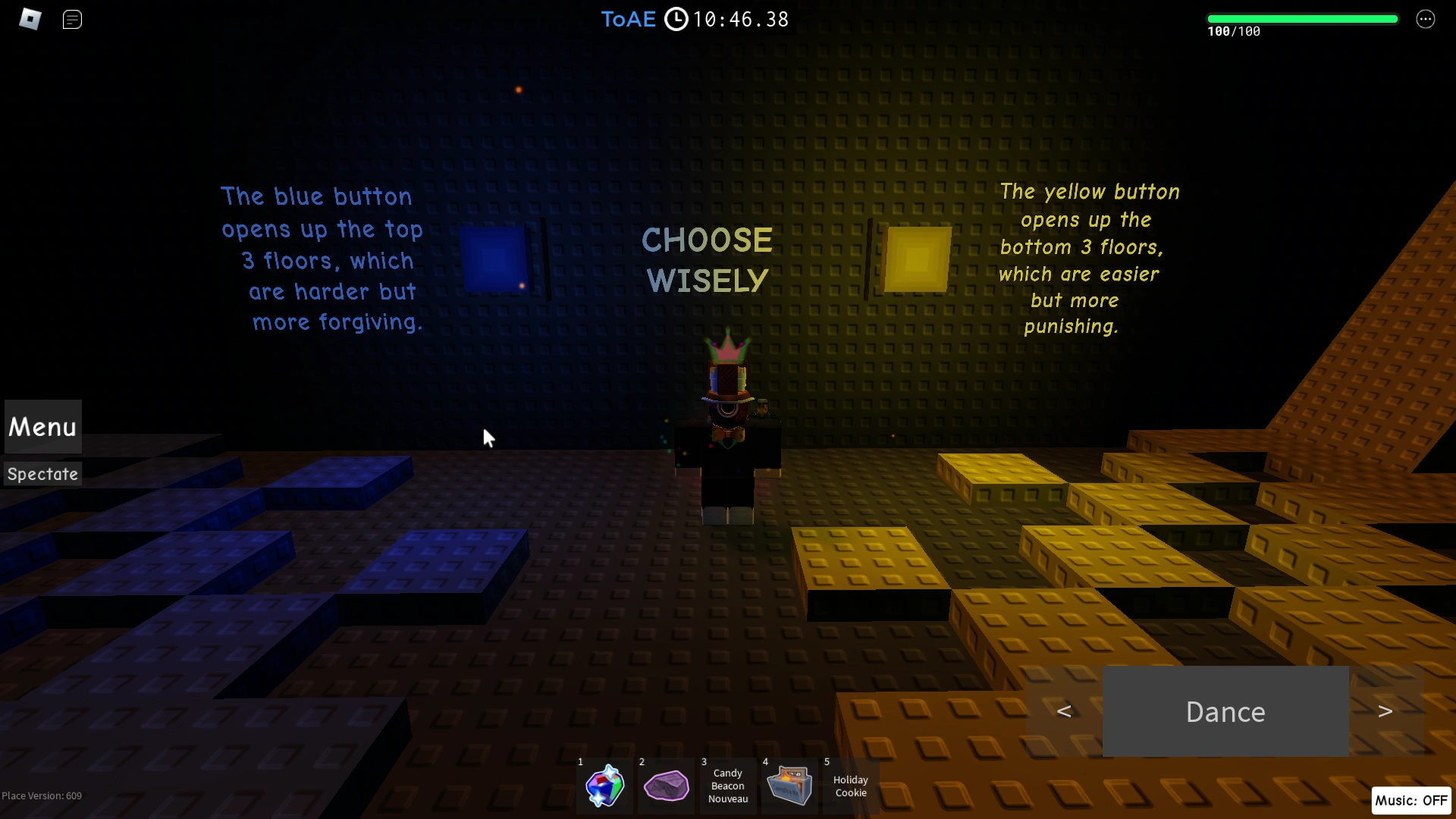Open the Menu panel
Viewport: 1456px width, 819px height.
coord(42,427)
